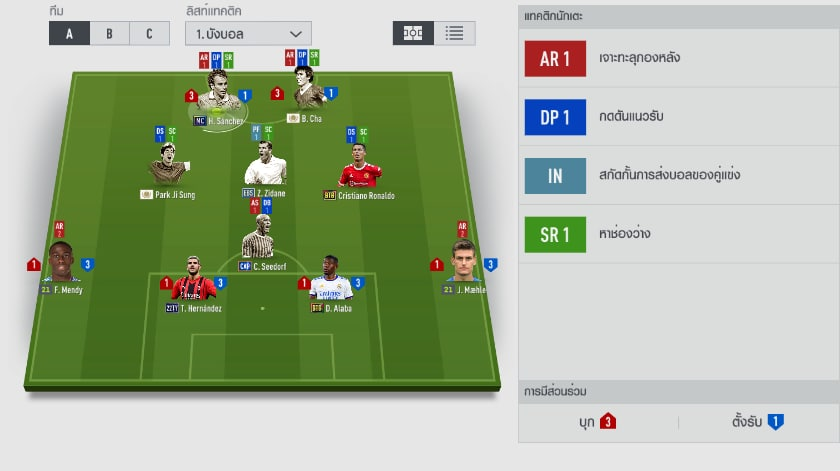Viewport: 840px width, 471px height.
Task: Switch to team tab A
Action: 69,33
